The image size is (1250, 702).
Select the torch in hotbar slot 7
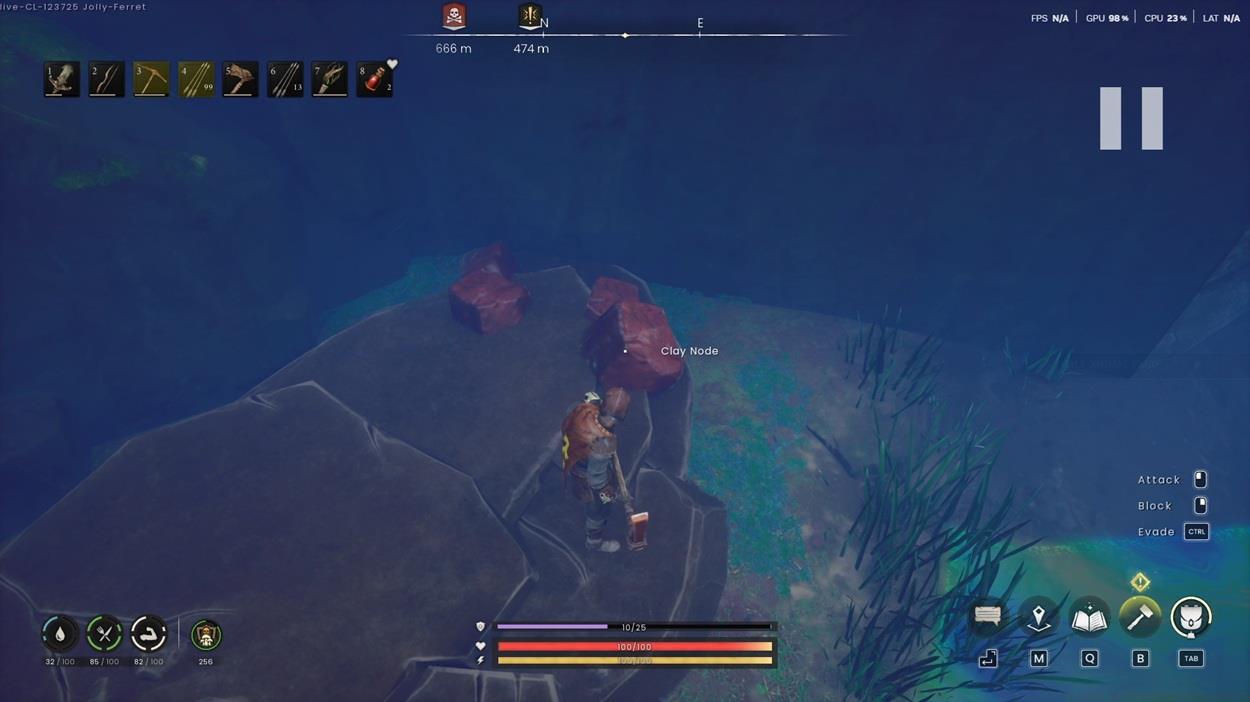click(329, 79)
